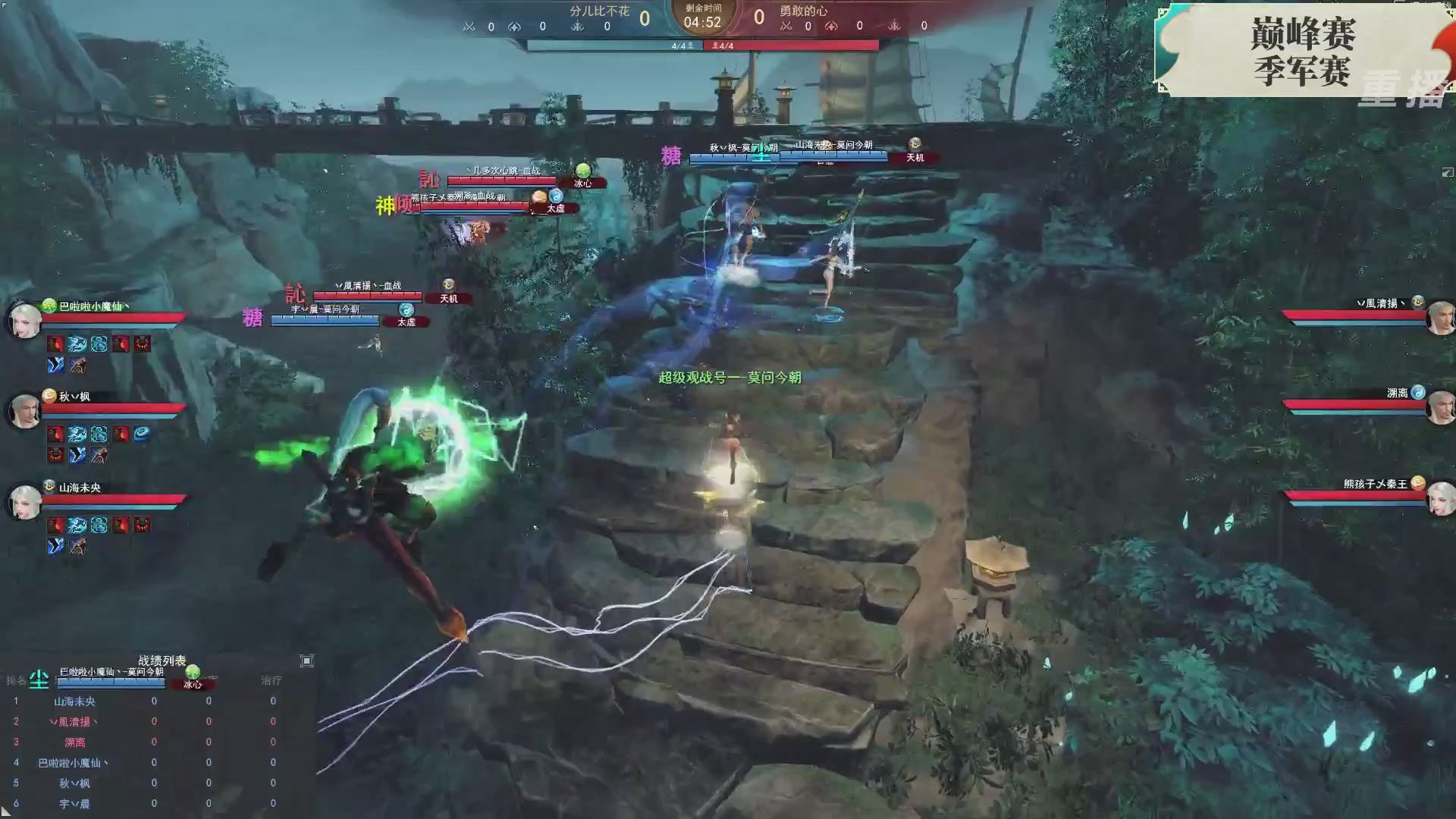Click 巴啦啦小魔仙丶's health bar
This screenshot has width=1456, height=819.
[114, 317]
